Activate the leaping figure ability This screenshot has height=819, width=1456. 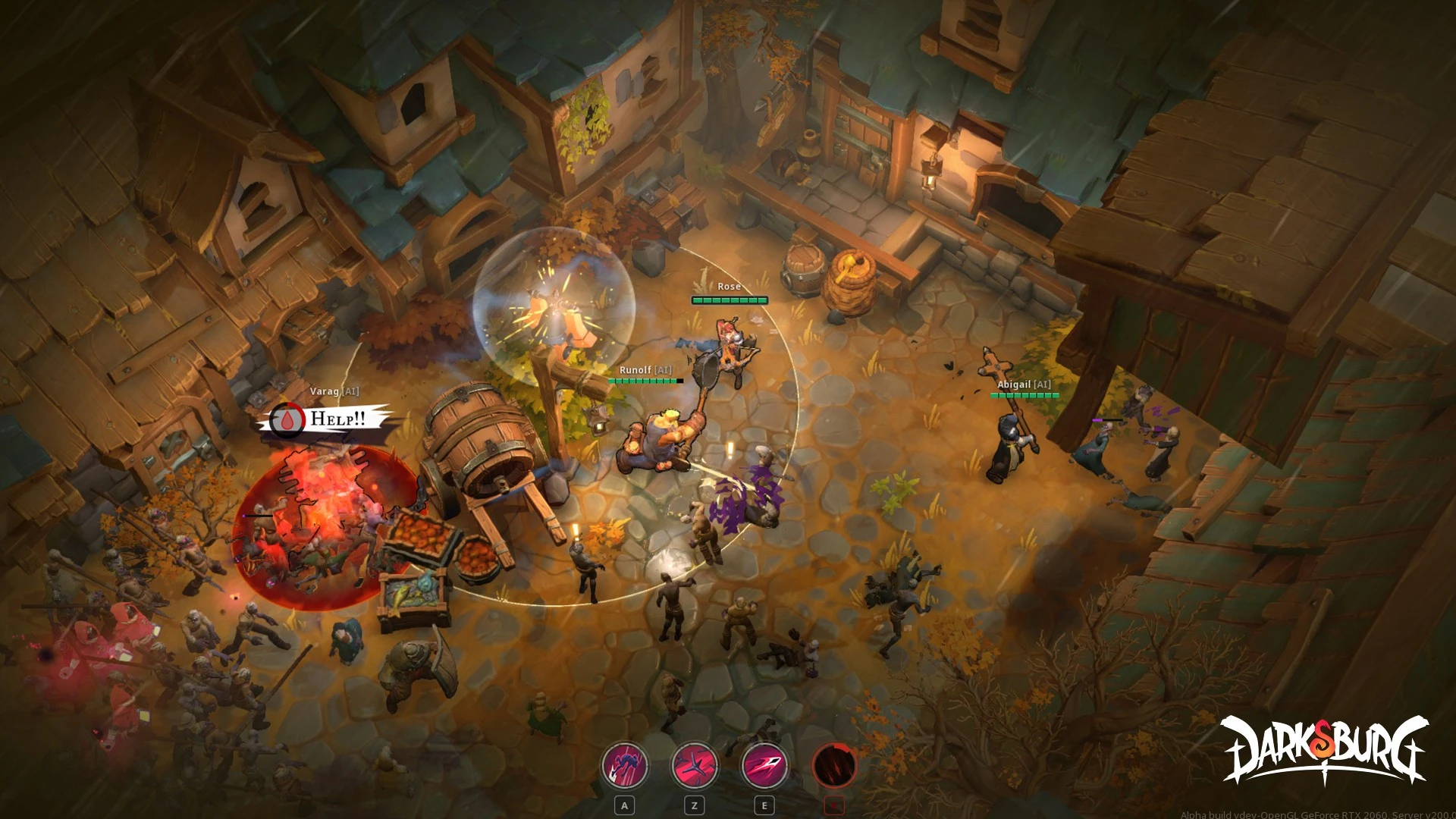click(x=625, y=766)
